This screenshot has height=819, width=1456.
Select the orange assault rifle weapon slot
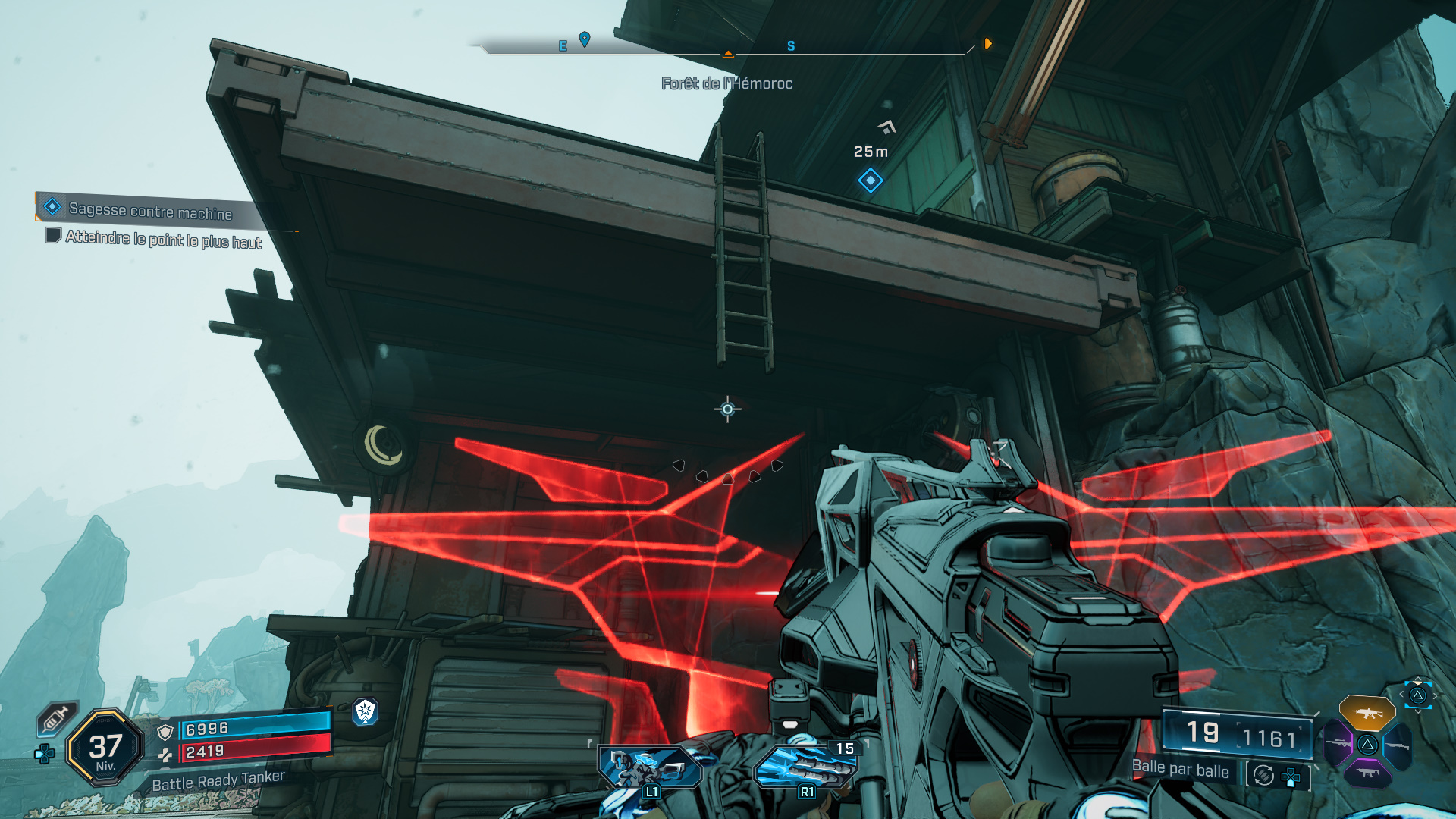point(1367,713)
